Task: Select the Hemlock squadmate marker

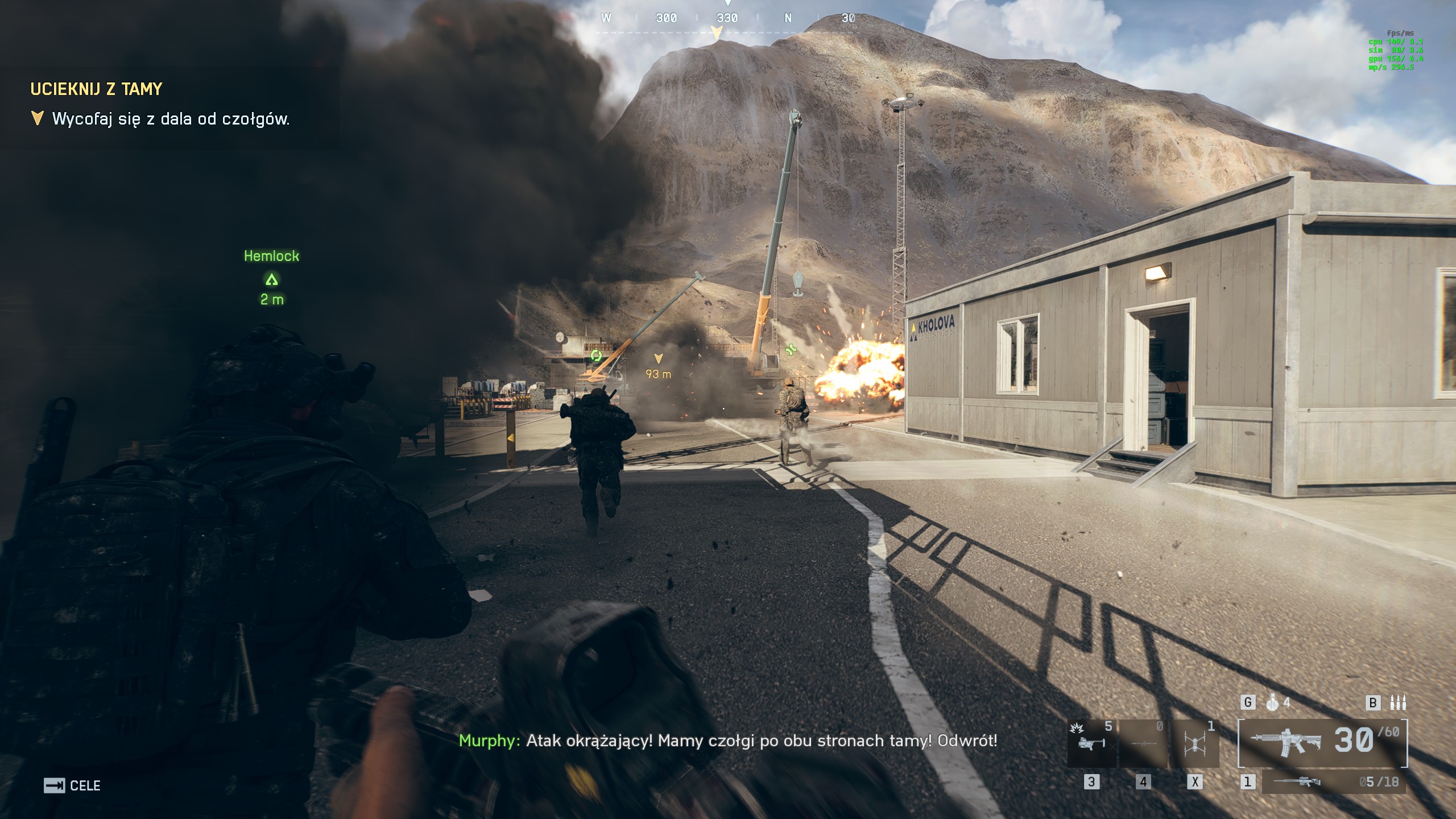Action: click(x=272, y=279)
